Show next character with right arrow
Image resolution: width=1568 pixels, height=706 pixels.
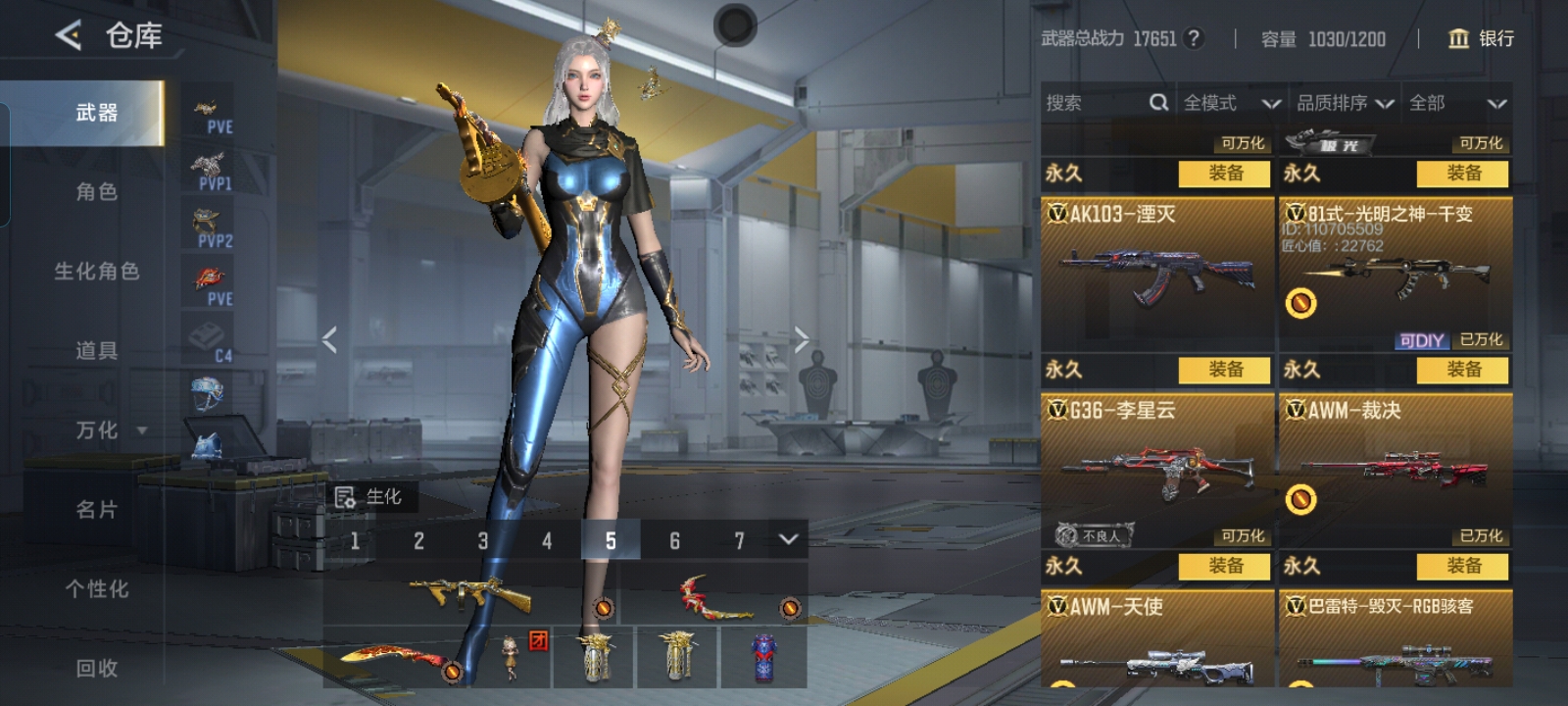[802, 339]
